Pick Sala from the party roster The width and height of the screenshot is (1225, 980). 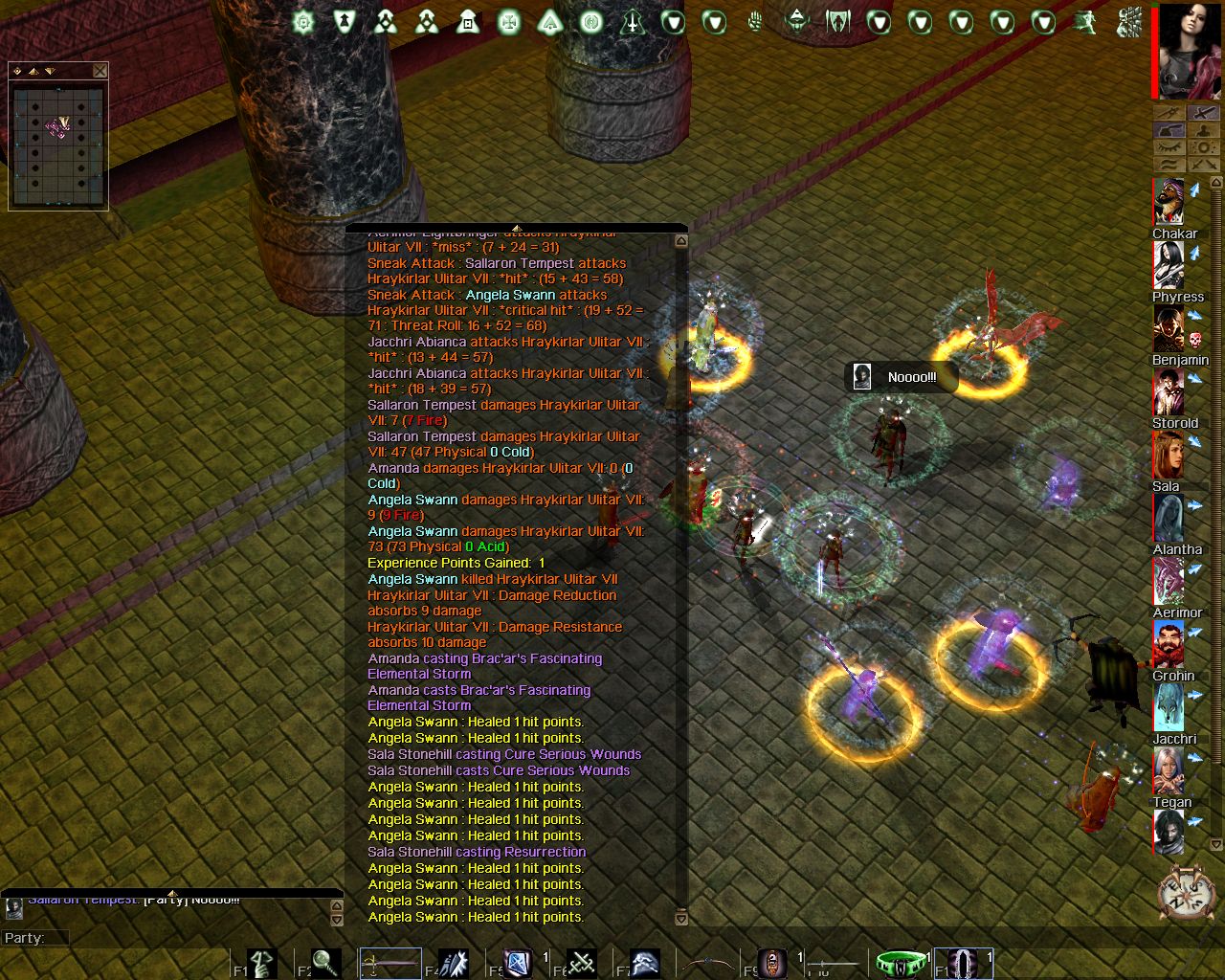point(1168,456)
